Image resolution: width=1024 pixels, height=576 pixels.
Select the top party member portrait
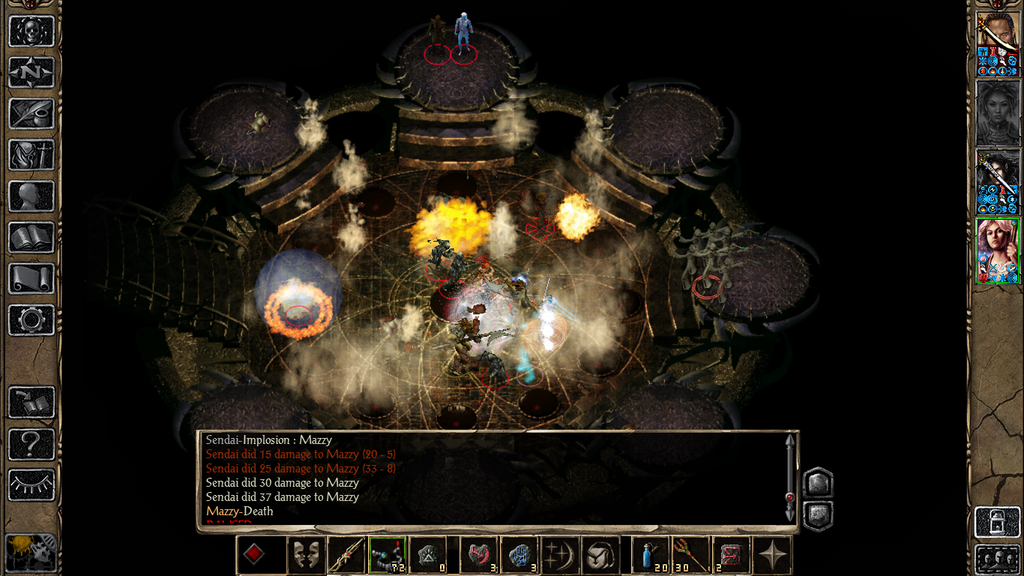tap(997, 44)
